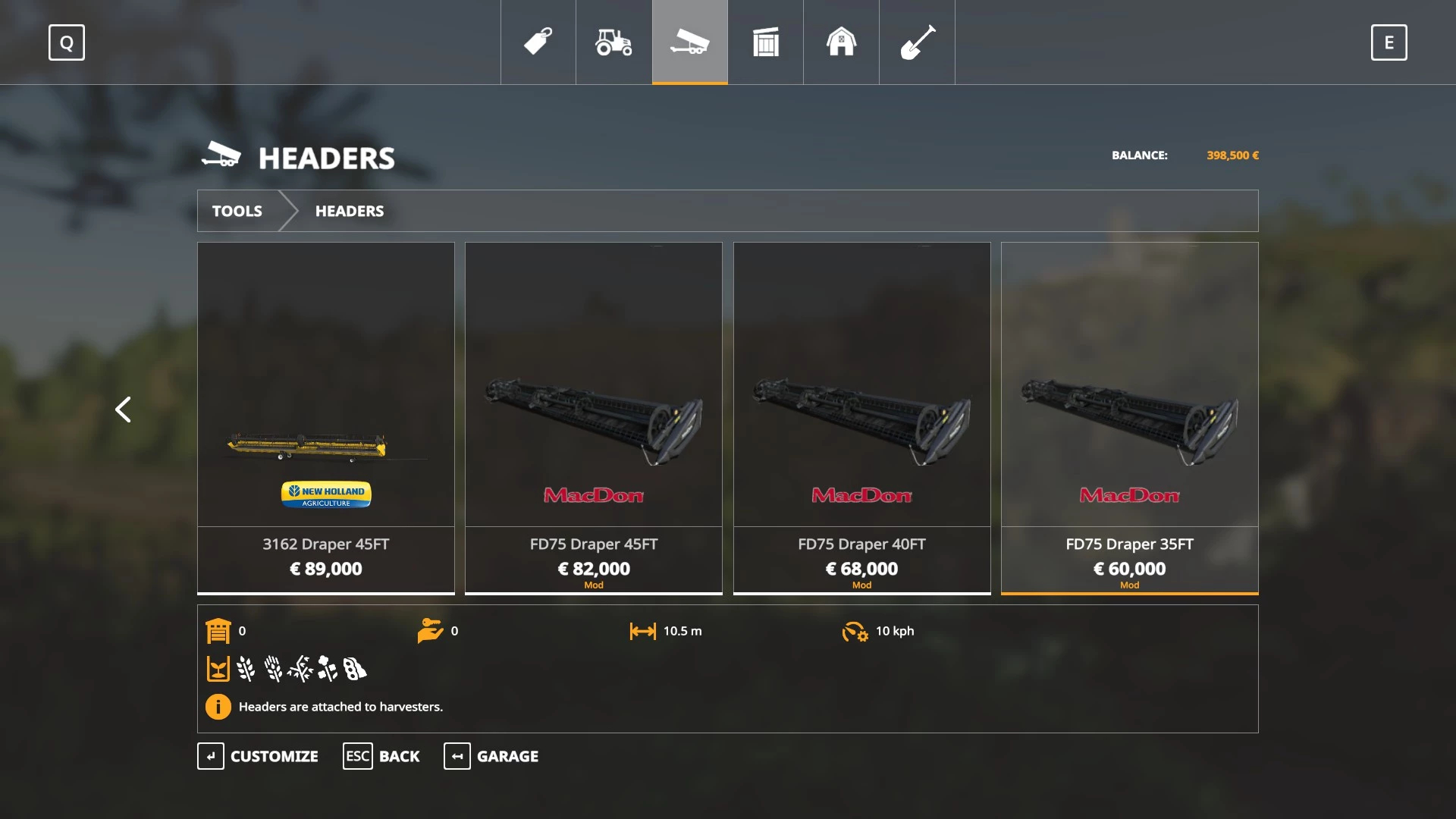Click the Customize button
Viewport: 1456px width, 819px height.
[x=259, y=756]
